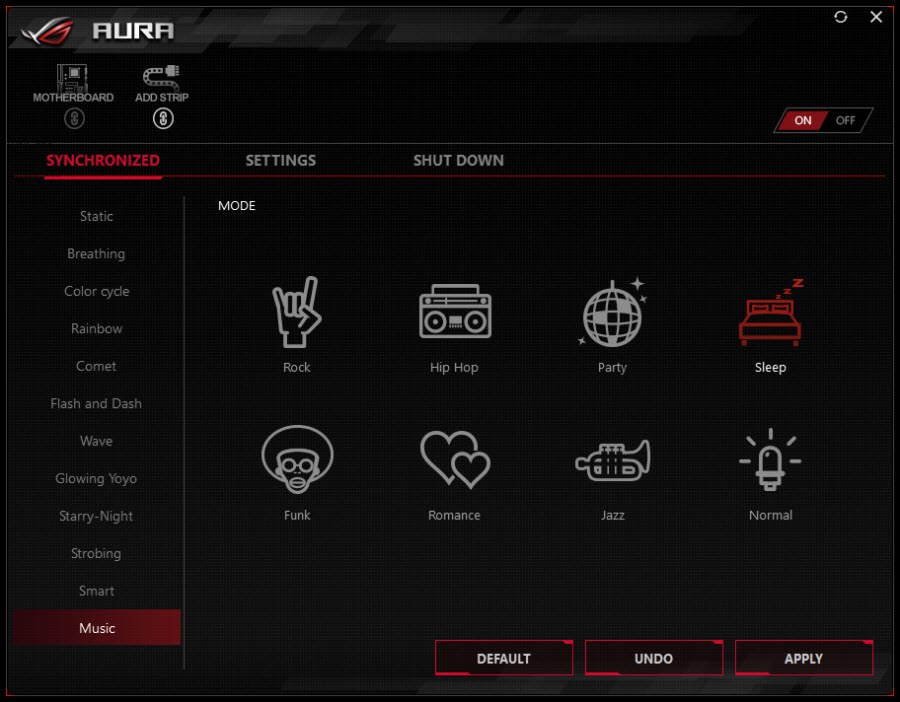Close the Aura window
This screenshot has height=702, width=900.
click(x=876, y=17)
